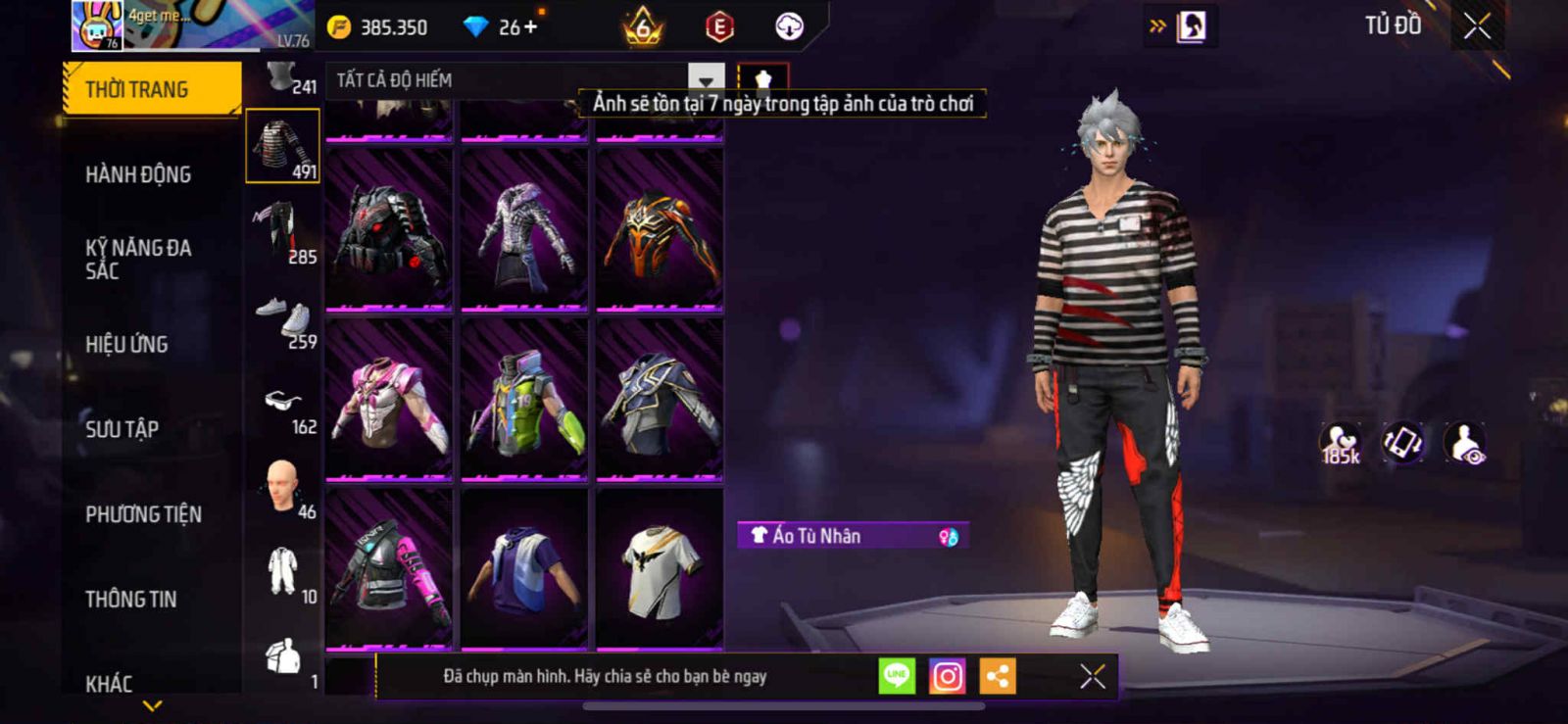Image resolution: width=1568 pixels, height=724 pixels.
Task: Go to the SƯU TẬP tab
Action: coord(122,429)
